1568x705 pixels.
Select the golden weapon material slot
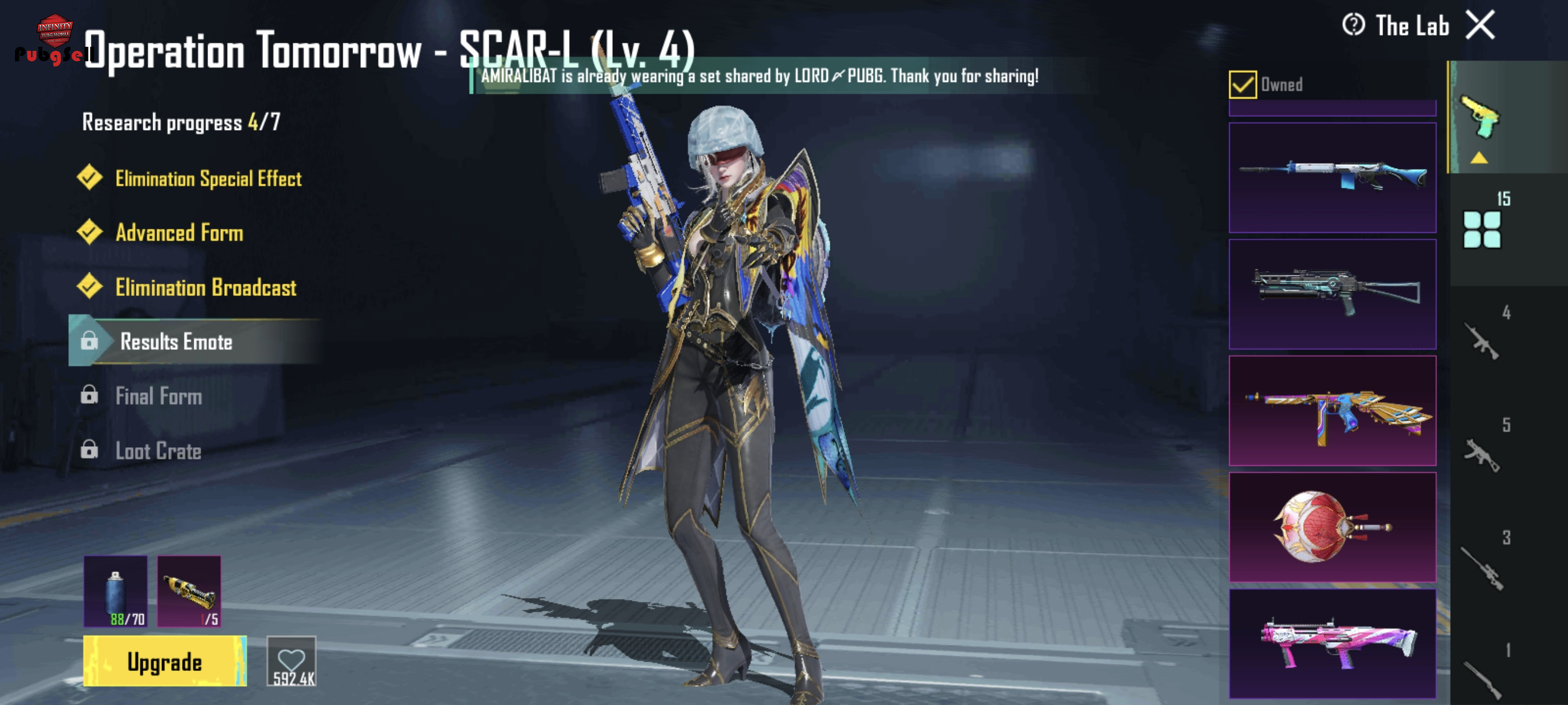[189, 591]
